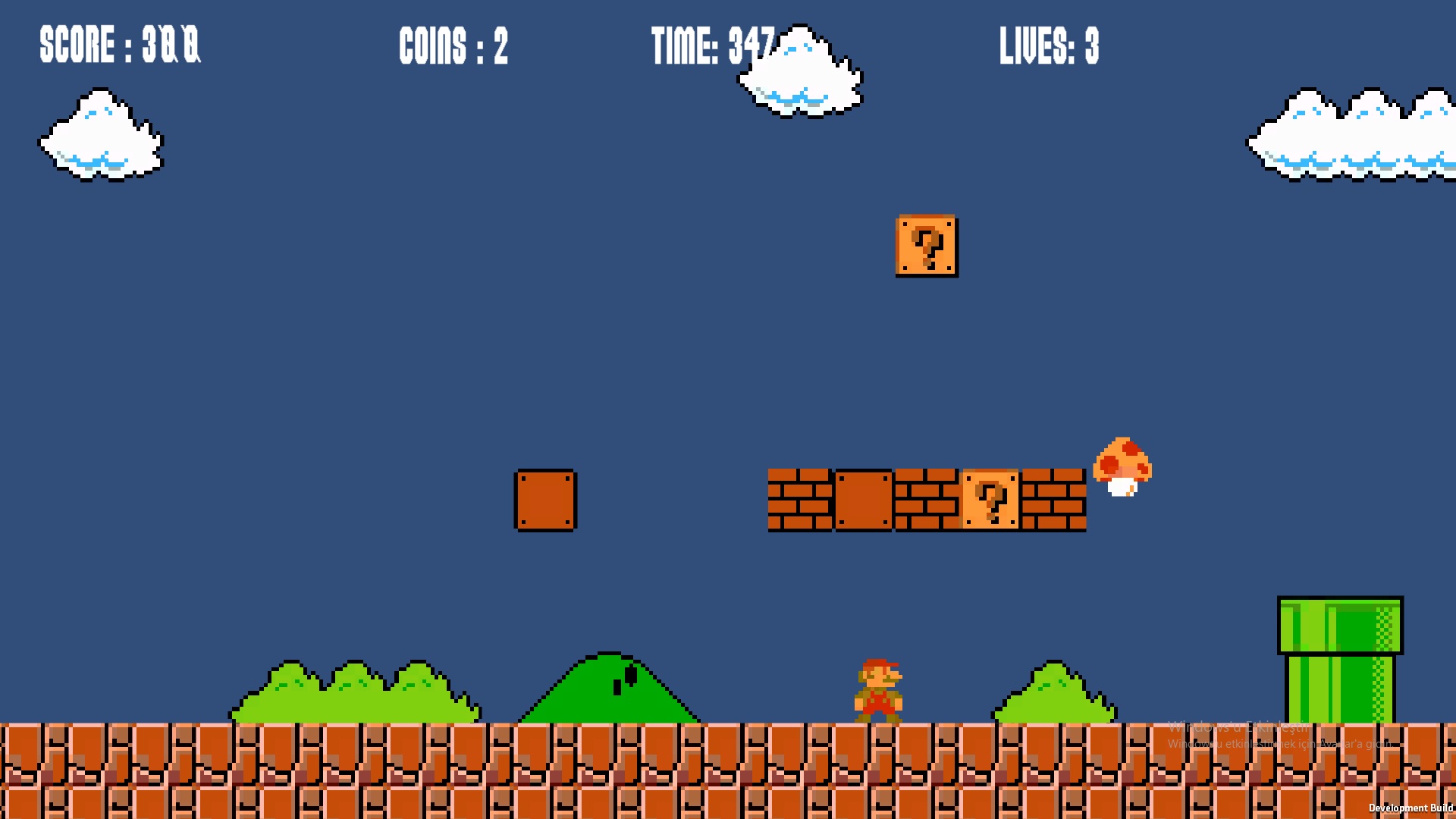The height and width of the screenshot is (819, 1456).
Task: Select the red mushroom power-up
Action: [x=1124, y=469]
